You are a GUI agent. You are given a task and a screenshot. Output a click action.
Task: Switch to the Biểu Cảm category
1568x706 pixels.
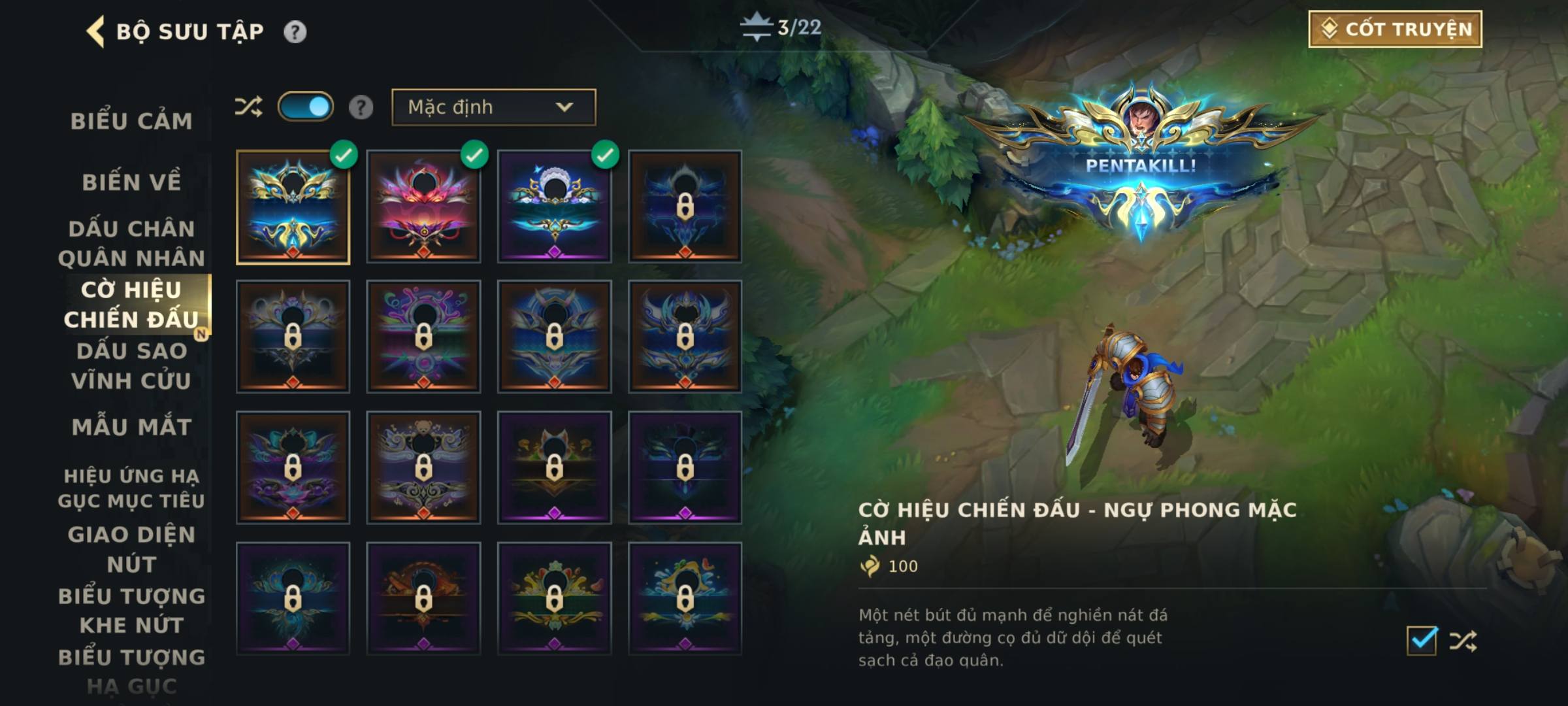coord(131,121)
